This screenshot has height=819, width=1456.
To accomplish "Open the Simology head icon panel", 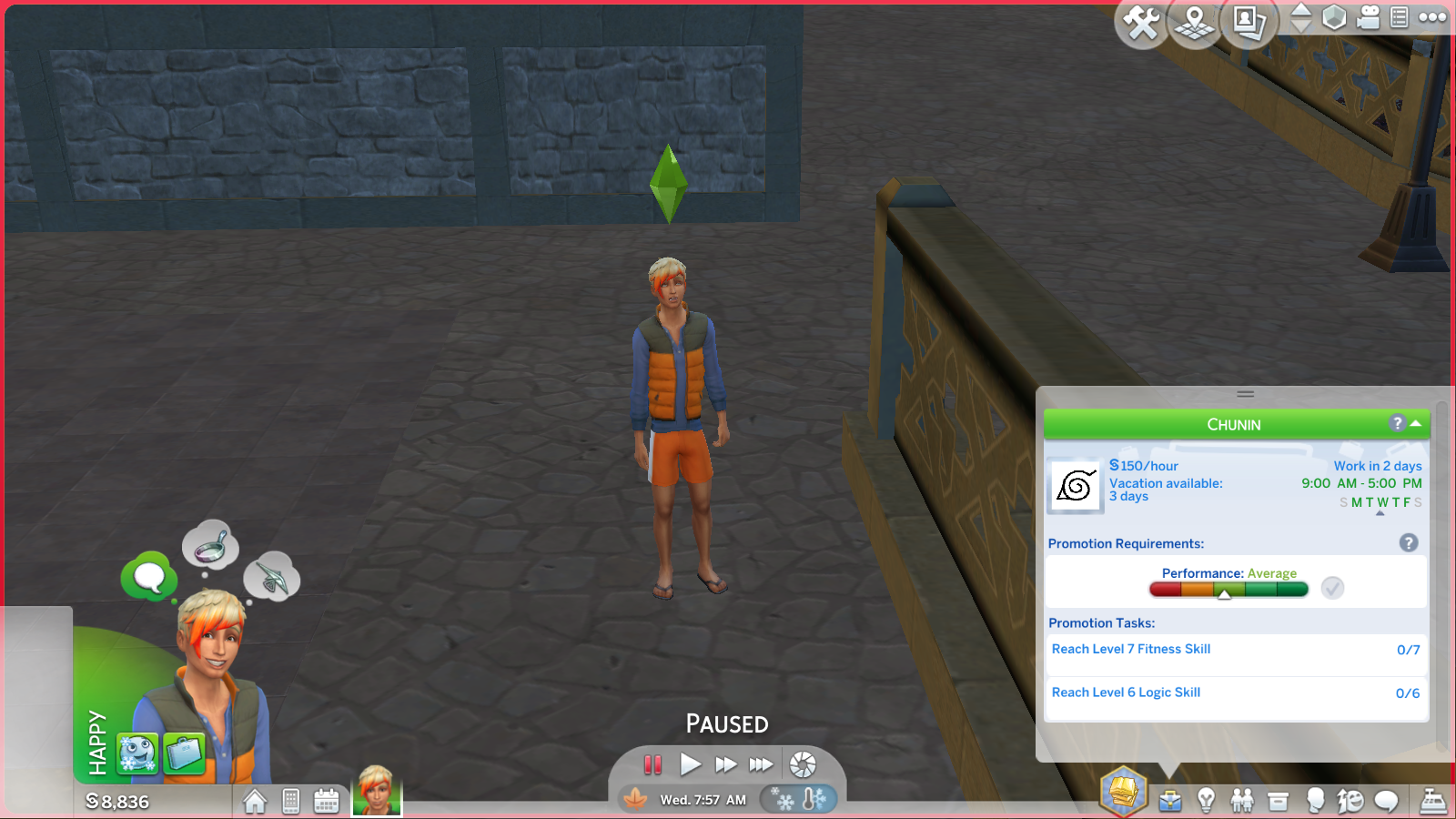I will point(1315,801).
